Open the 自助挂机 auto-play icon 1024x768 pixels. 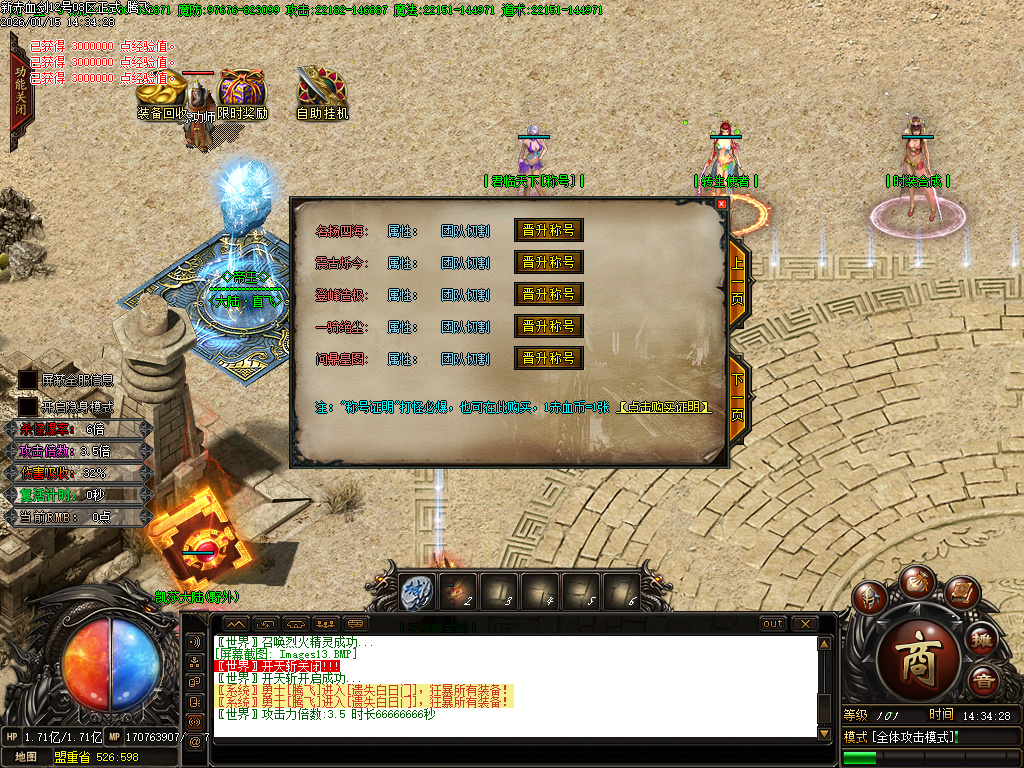[x=322, y=90]
